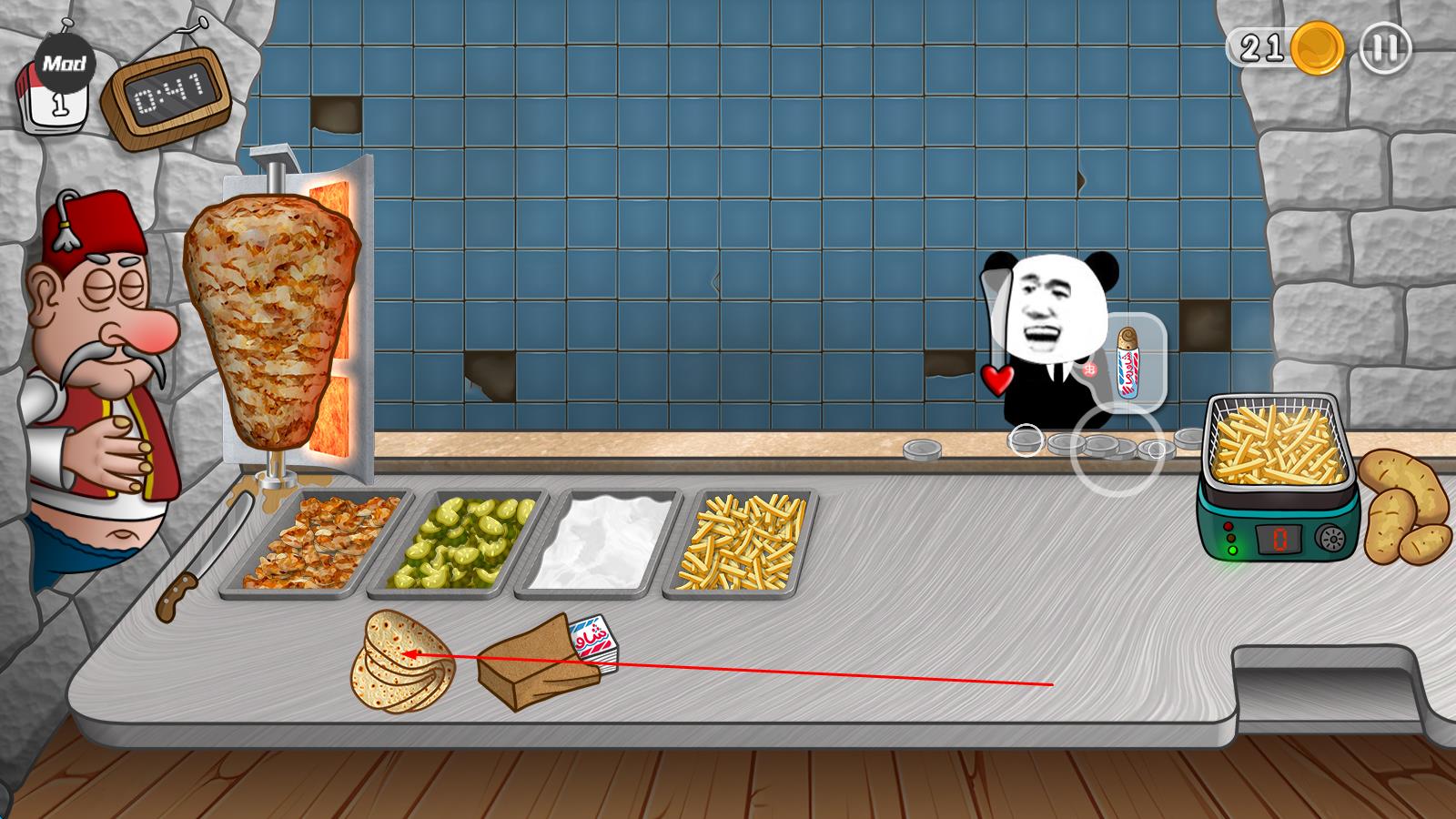Click the gold coin icon
This screenshot has width=1456, height=819.
coord(1318,47)
